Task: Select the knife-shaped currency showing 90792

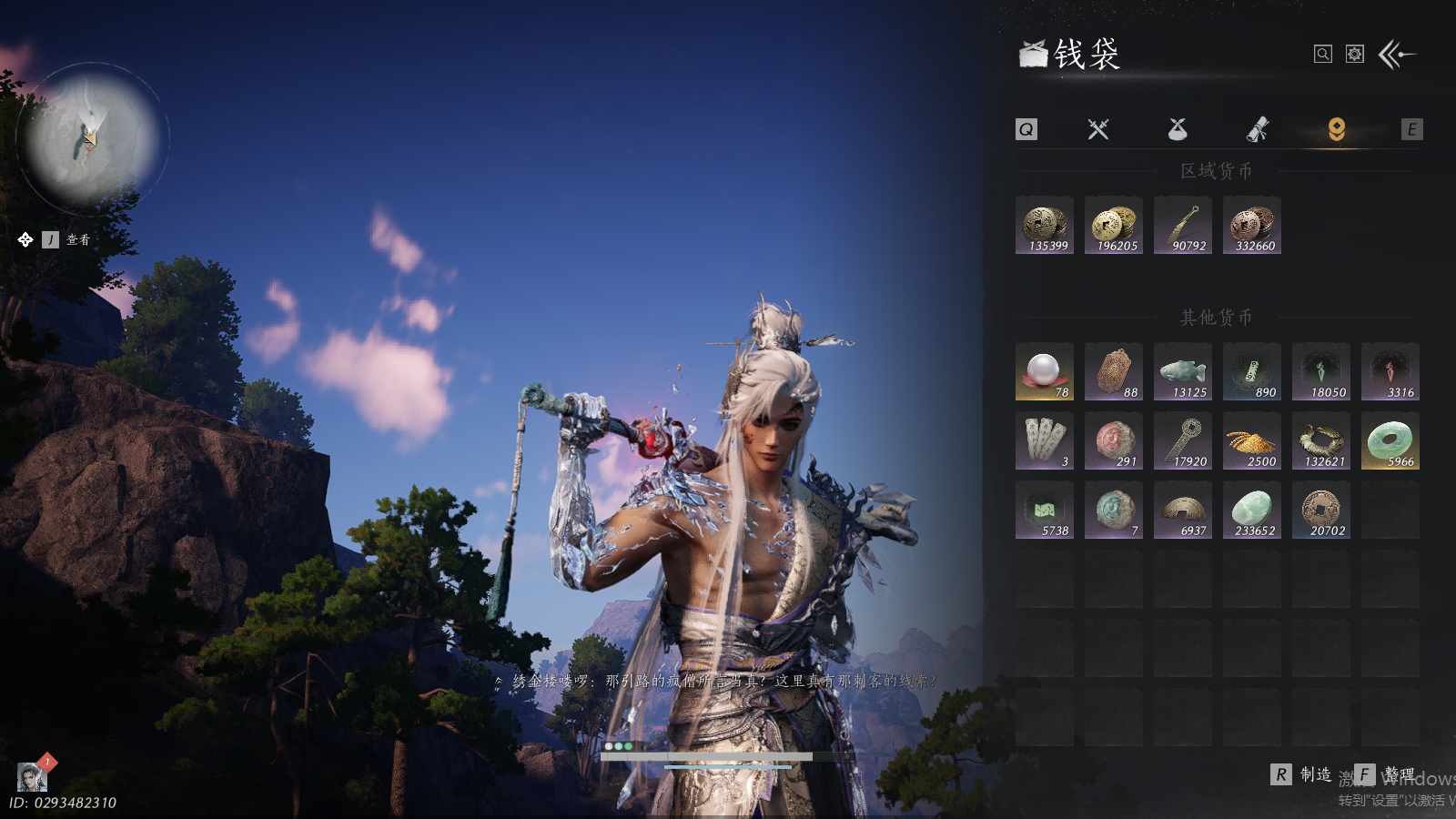Action: (1183, 226)
